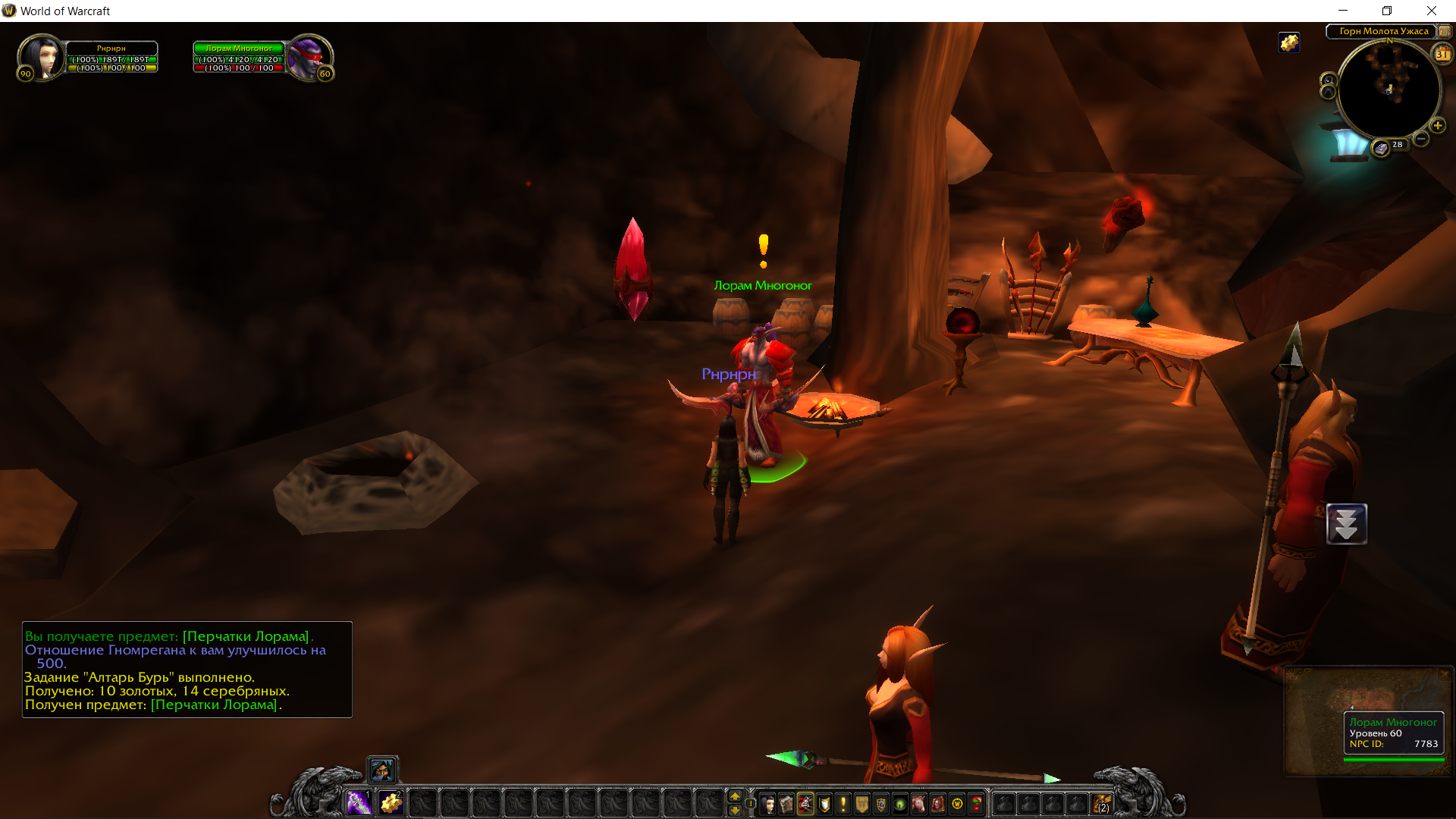Use the golden gear item in slot 2
This screenshot has width=1456, height=819.
coord(391,802)
